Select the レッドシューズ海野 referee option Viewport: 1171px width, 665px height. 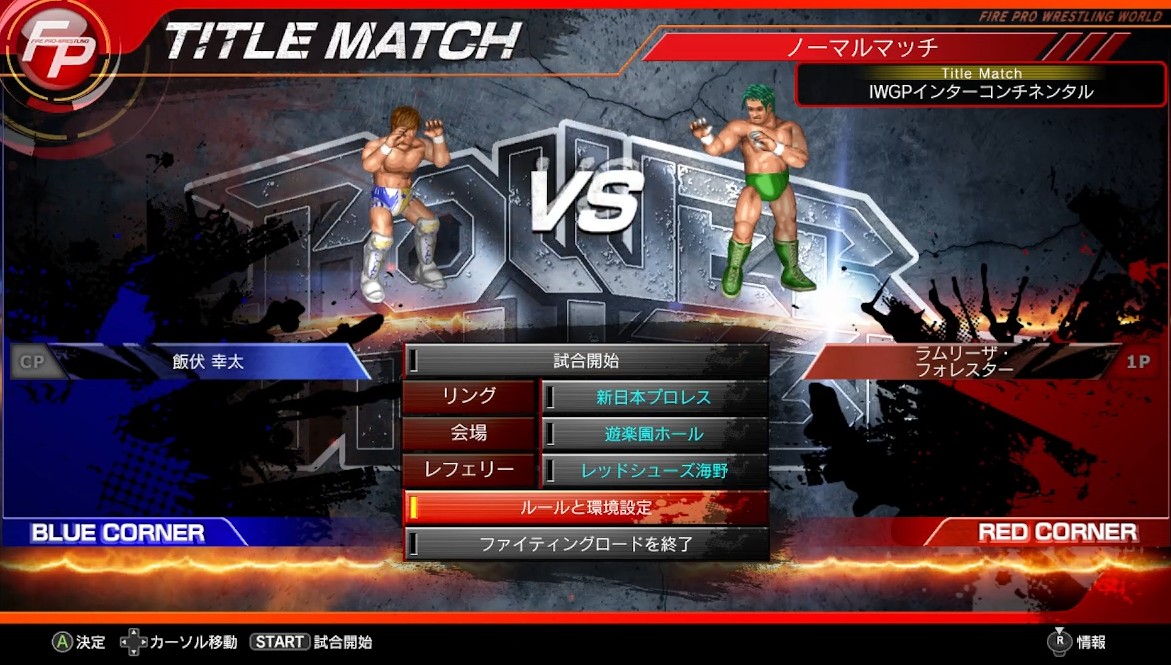654,470
